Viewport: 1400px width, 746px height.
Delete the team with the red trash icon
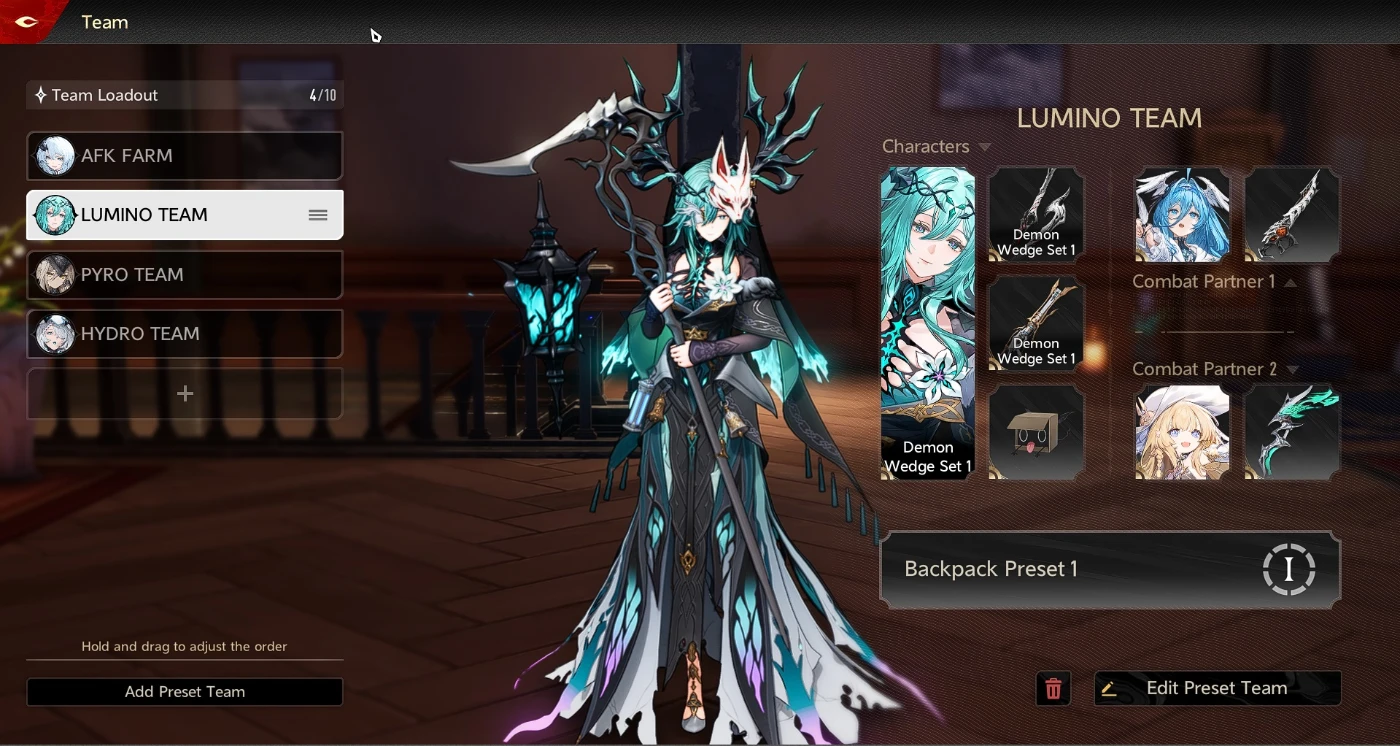[x=1053, y=689]
